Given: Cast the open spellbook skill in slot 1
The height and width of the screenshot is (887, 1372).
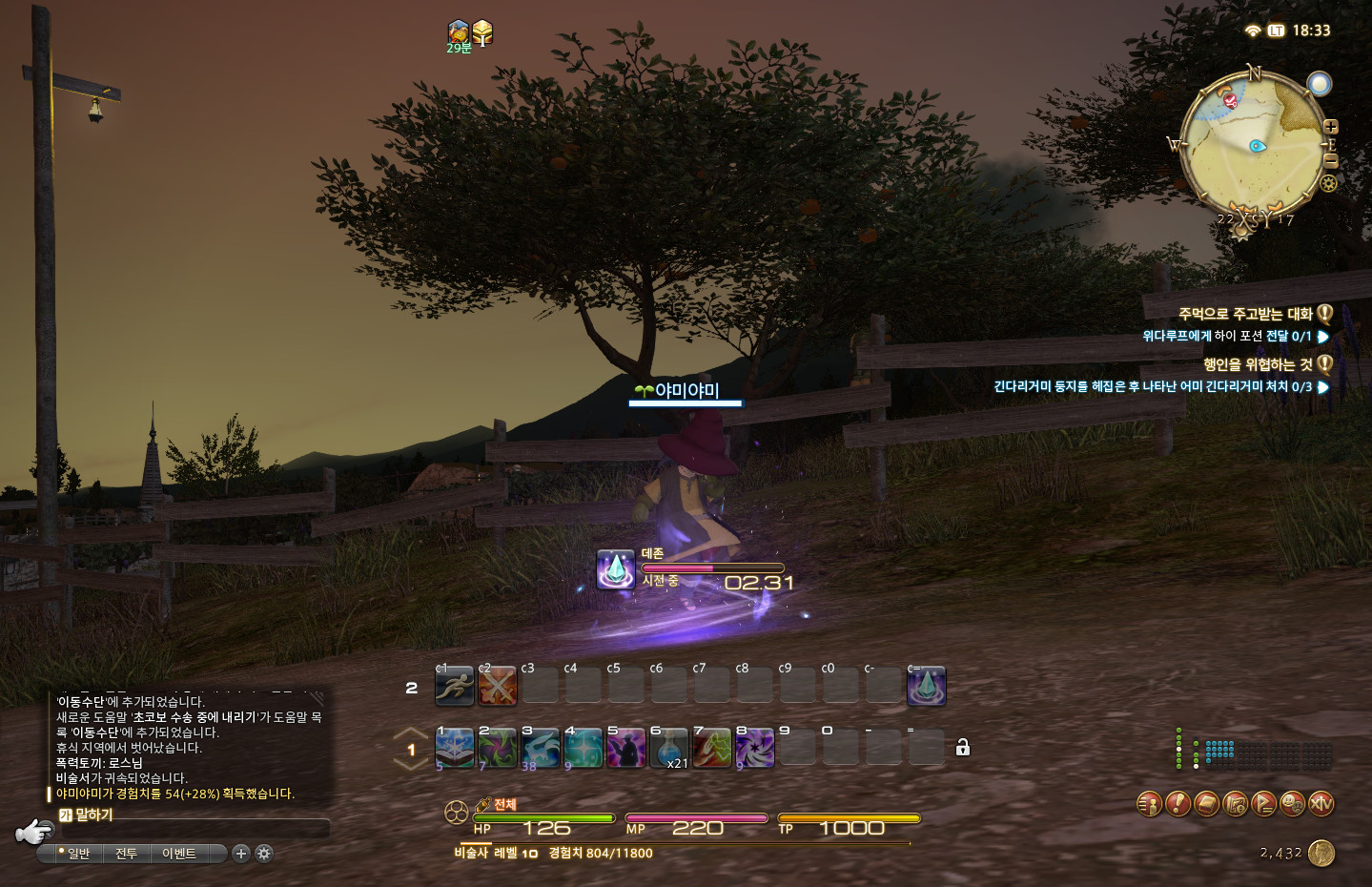Looking at the screenshot, I should (x=454, y=748).
